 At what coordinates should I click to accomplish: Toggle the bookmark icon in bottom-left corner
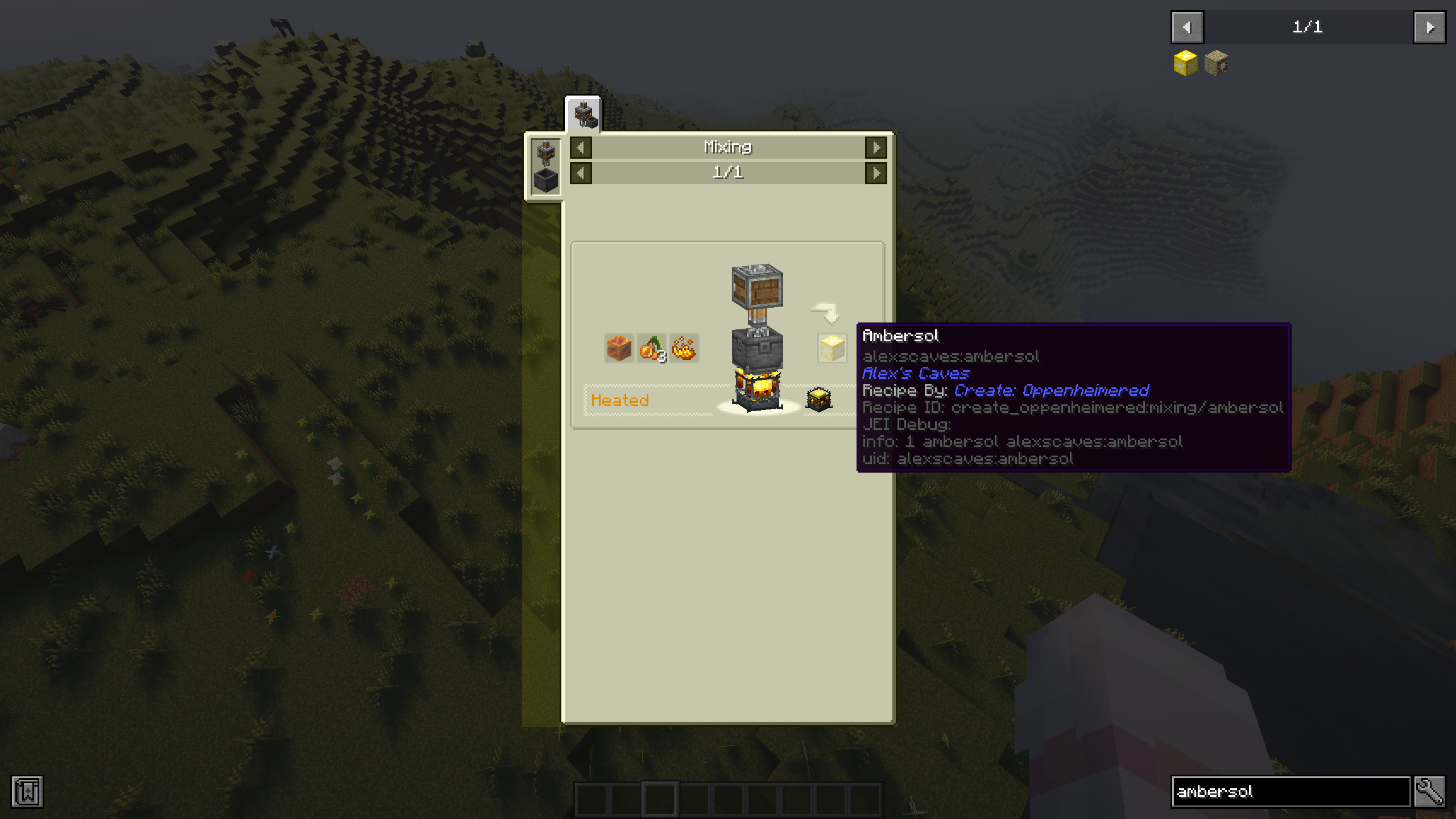27,792
